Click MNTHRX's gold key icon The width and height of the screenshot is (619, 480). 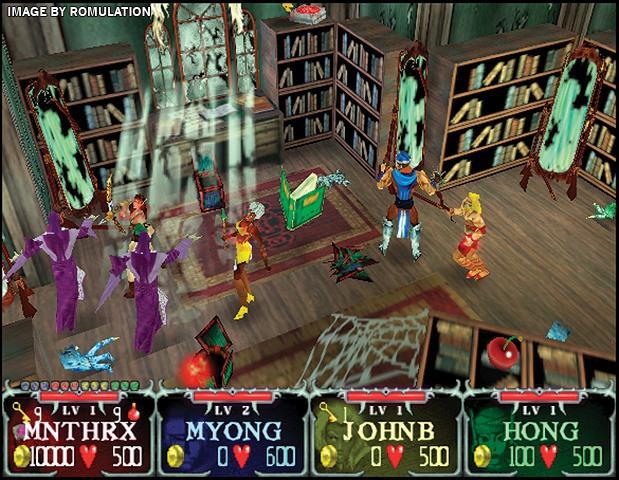pyautogui.click(x=19, y=410)
